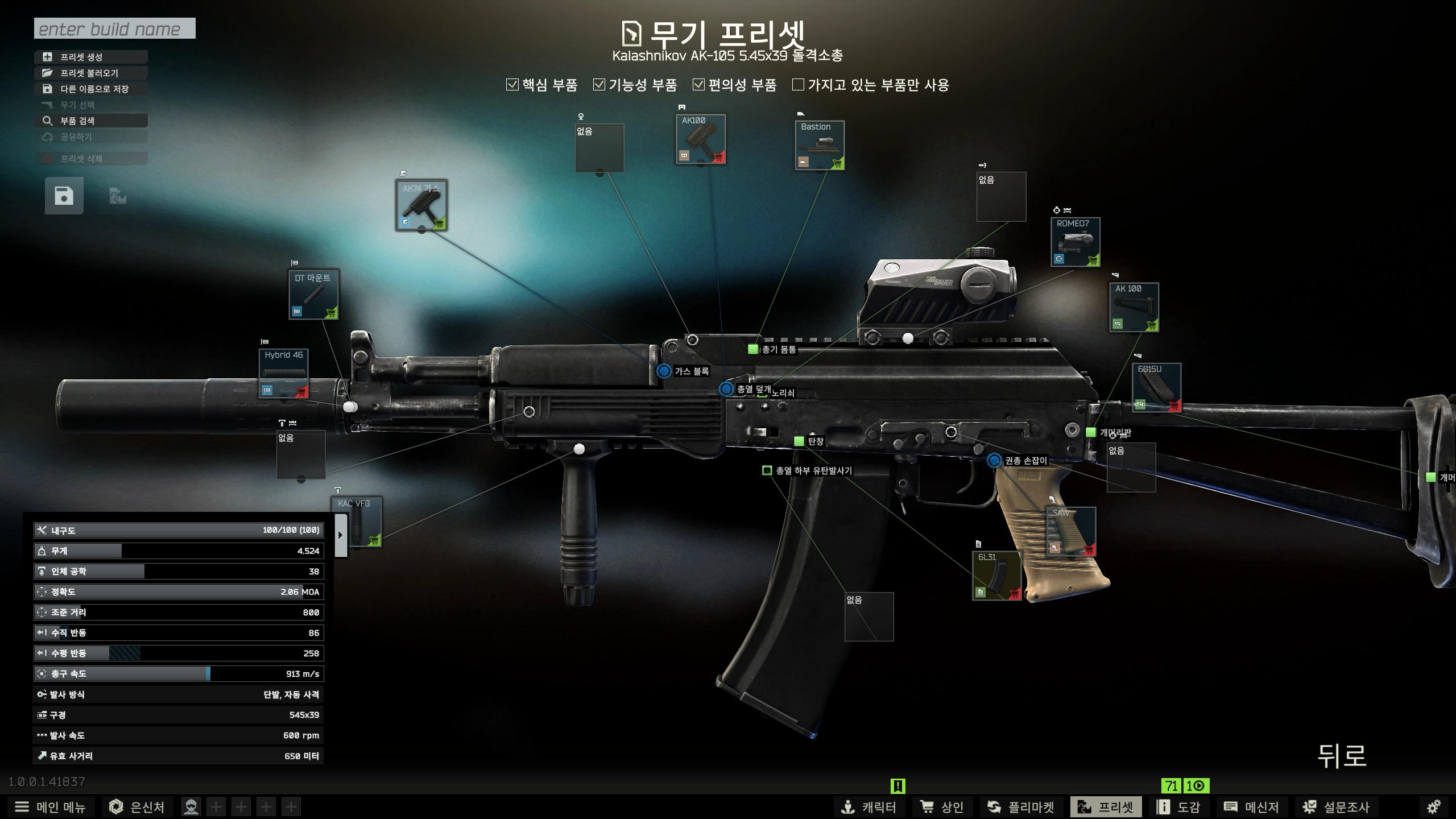This screenshot has width=1456, height=819.
Task: Click the build name input field
Action: 114,28
